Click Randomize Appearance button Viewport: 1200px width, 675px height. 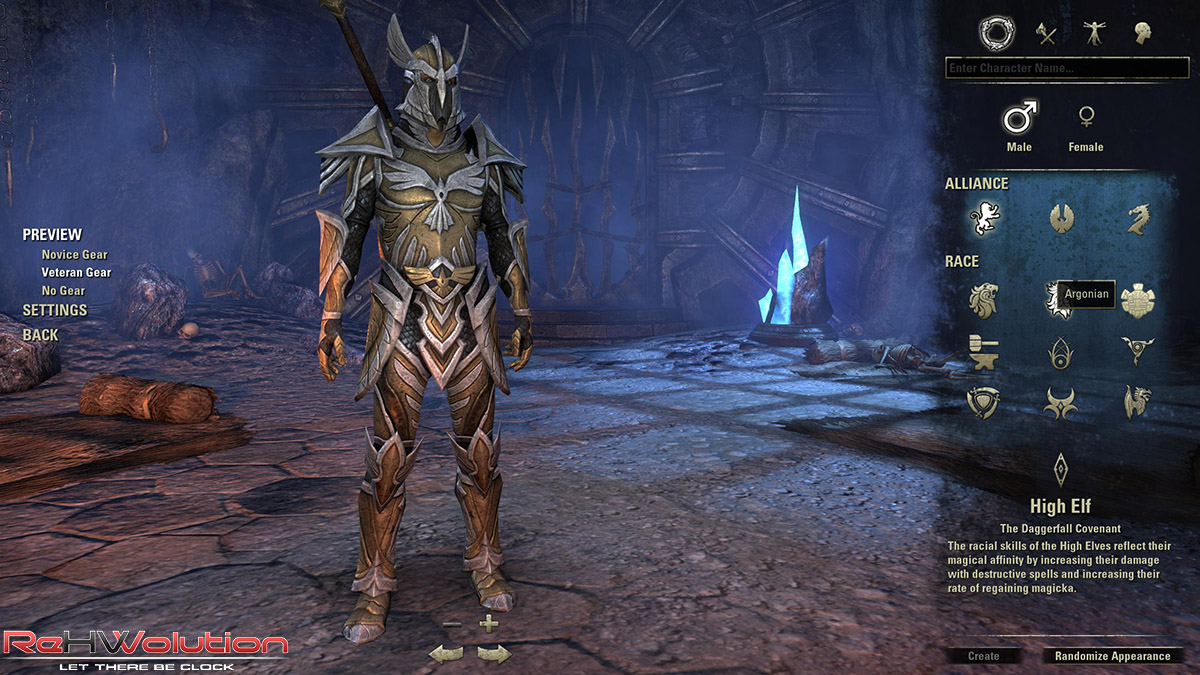[1112, 656]
